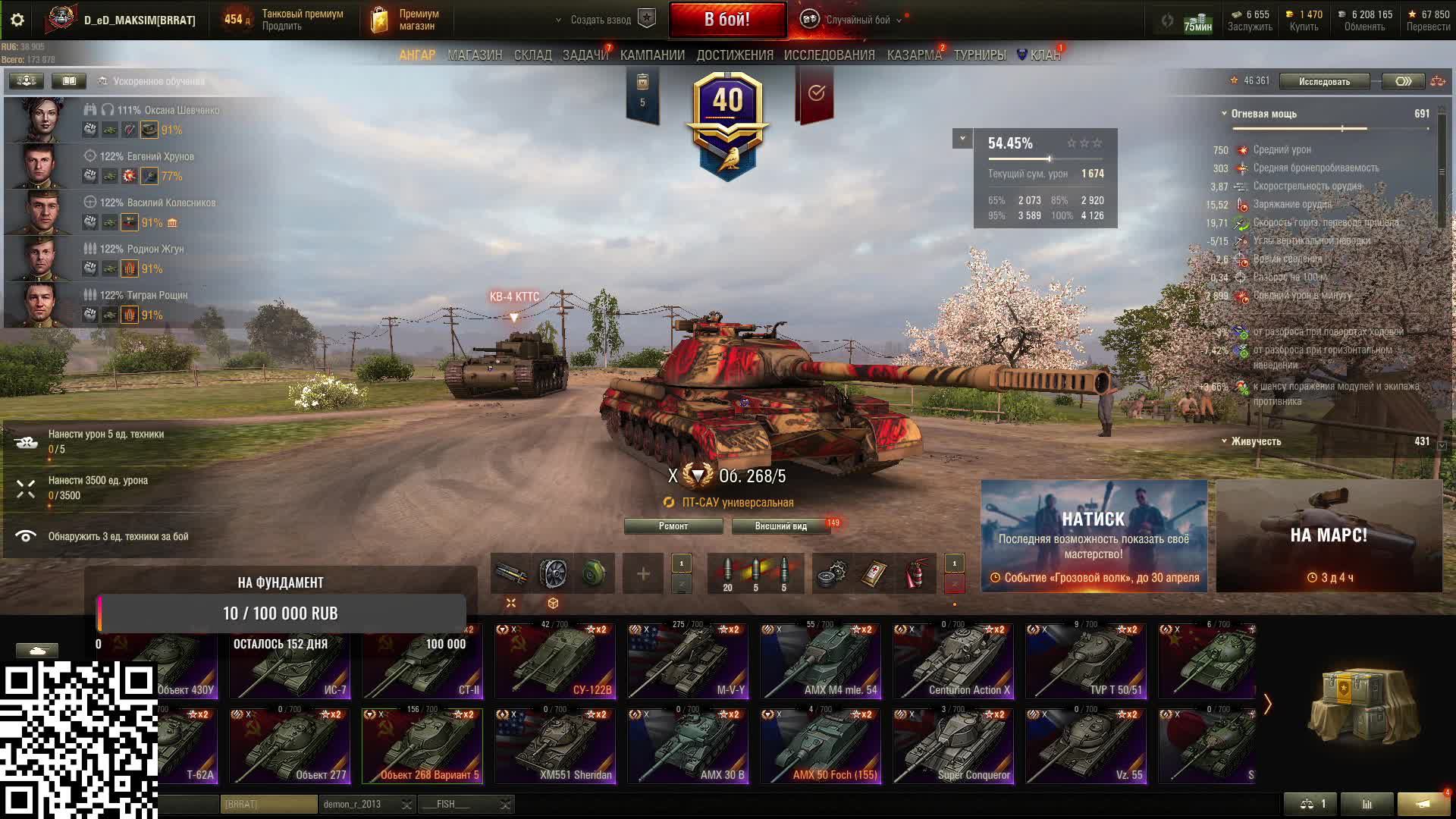Open the КАЗАРМА tab
This screenshot has width=1456, height=819.
[914, 55]
